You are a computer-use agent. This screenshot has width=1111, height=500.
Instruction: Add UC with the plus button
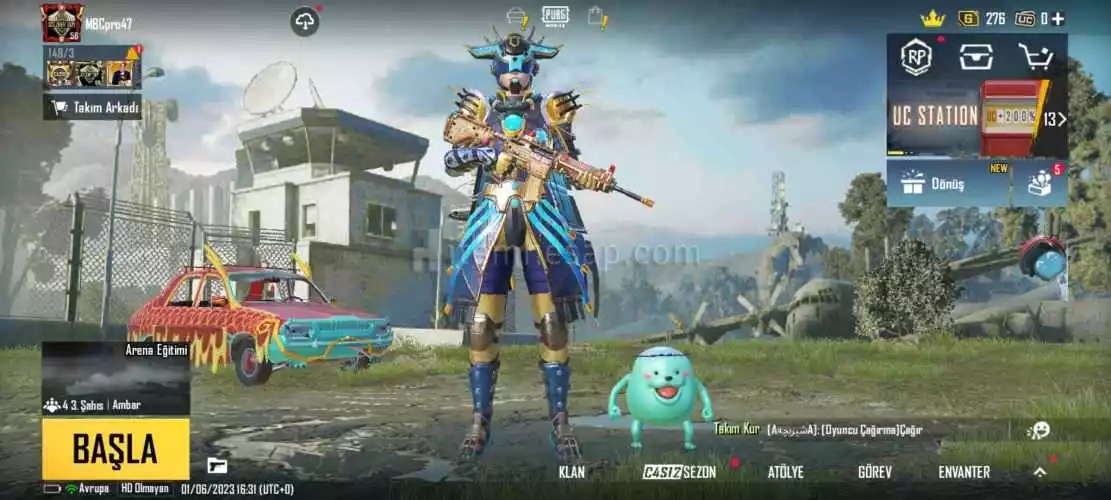click(1058, 18)
